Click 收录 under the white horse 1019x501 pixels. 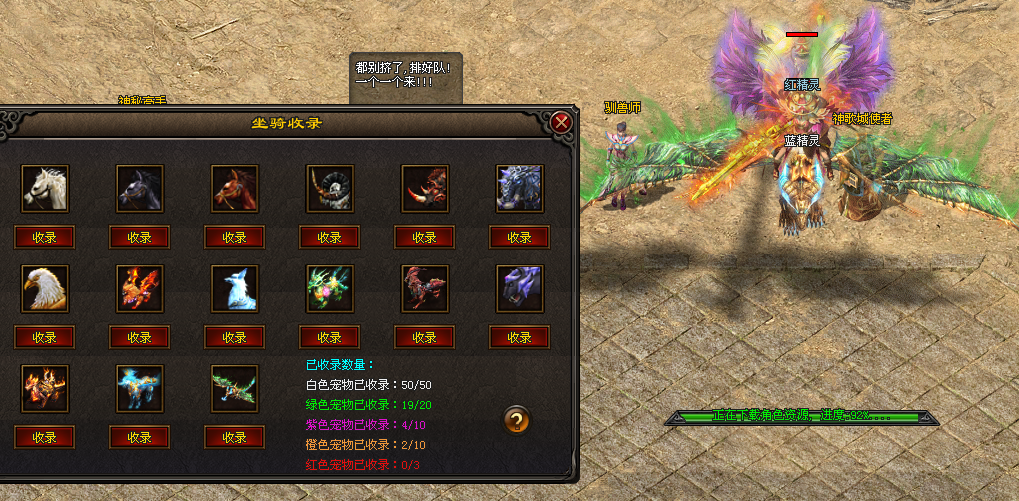pyautogui.click(x=45, y=237)
